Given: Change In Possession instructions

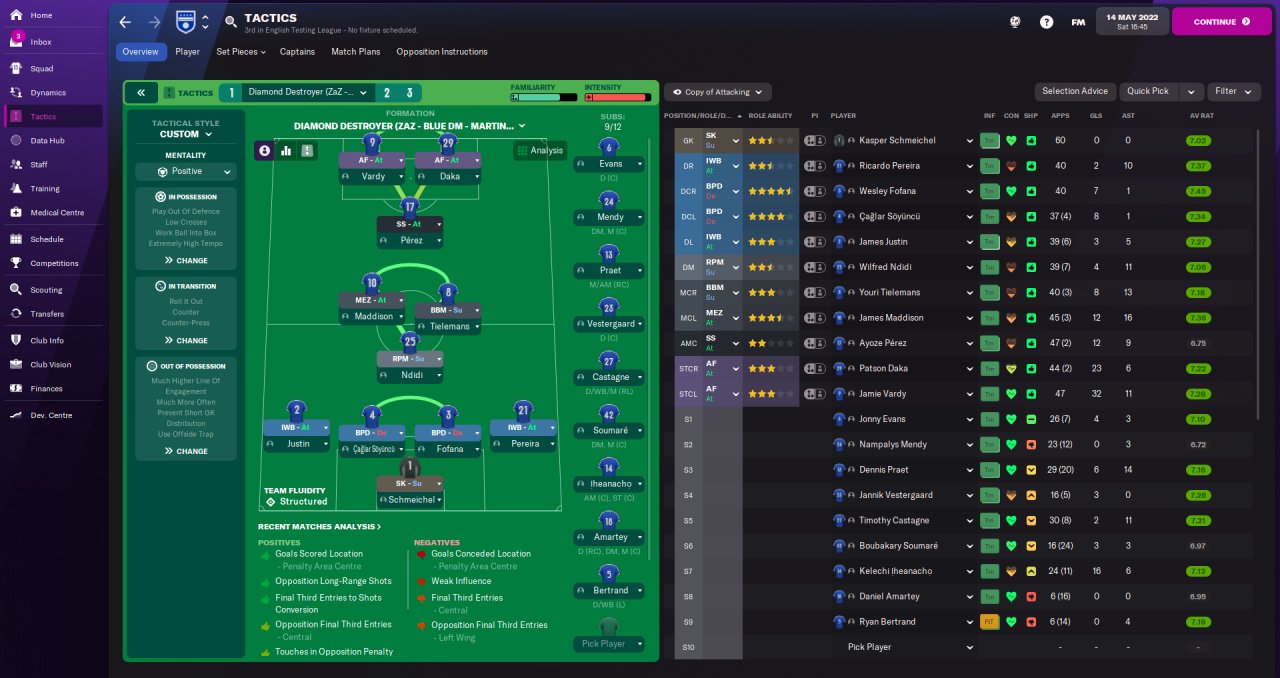Looking at the screenshot, I should [185, 261].
